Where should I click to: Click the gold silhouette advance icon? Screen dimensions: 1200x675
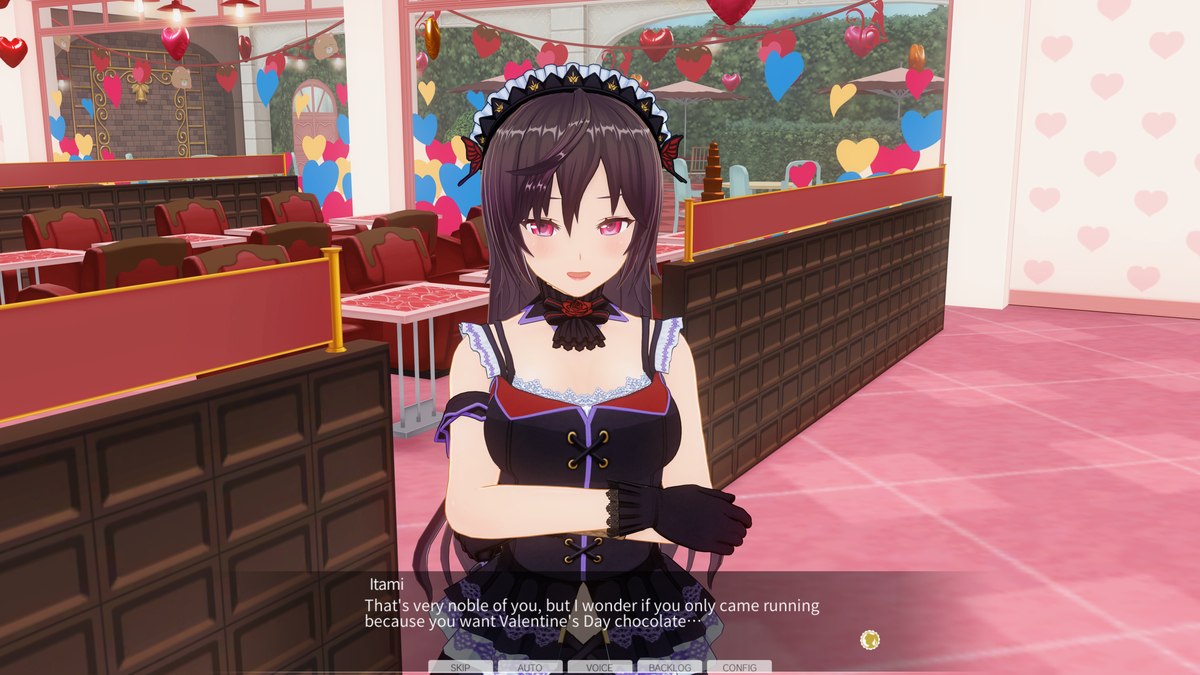870,639
